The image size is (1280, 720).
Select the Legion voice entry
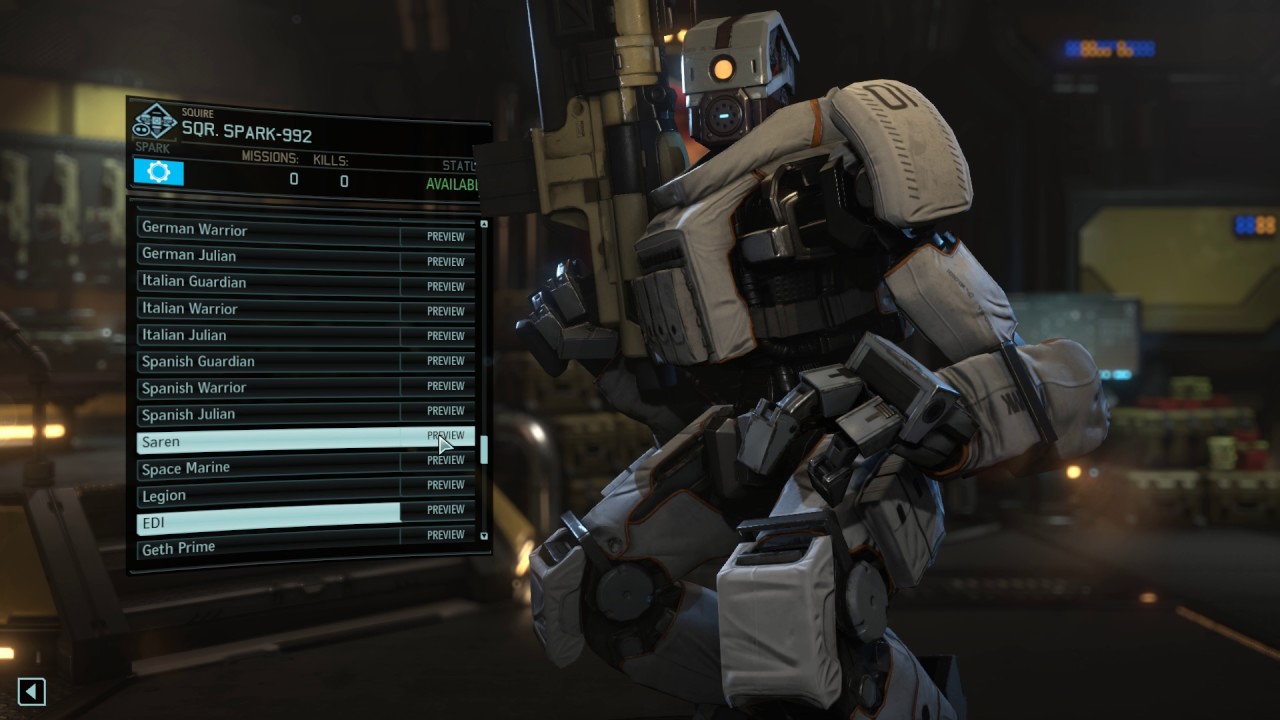[268, 495]
